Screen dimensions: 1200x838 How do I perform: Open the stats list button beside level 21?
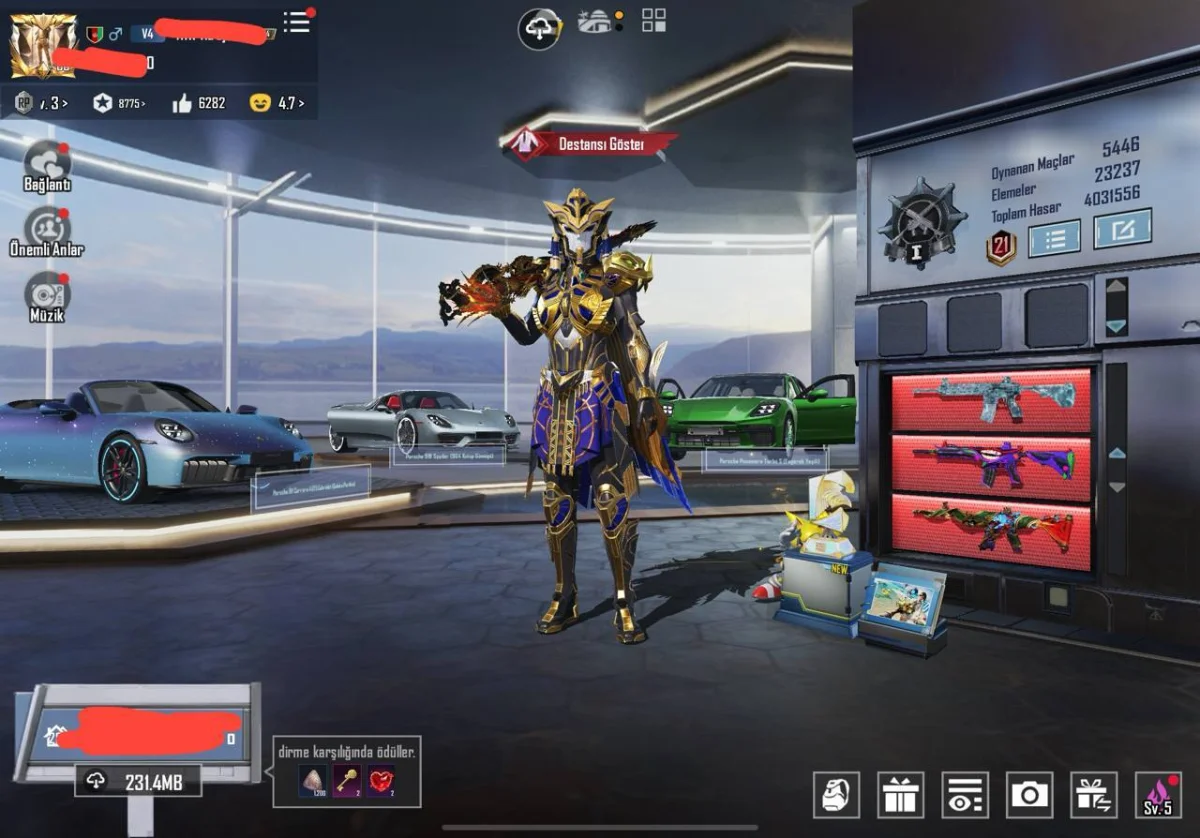[1054, 237]
